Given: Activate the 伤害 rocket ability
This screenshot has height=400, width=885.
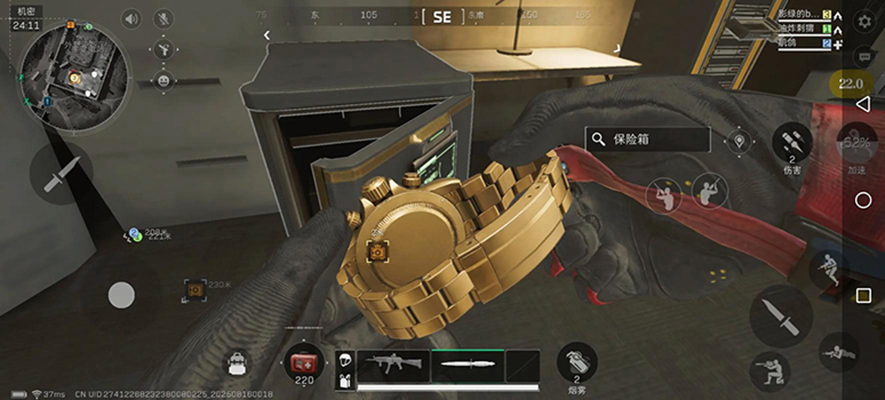Looking at the screenshot, I should [791, 144].
